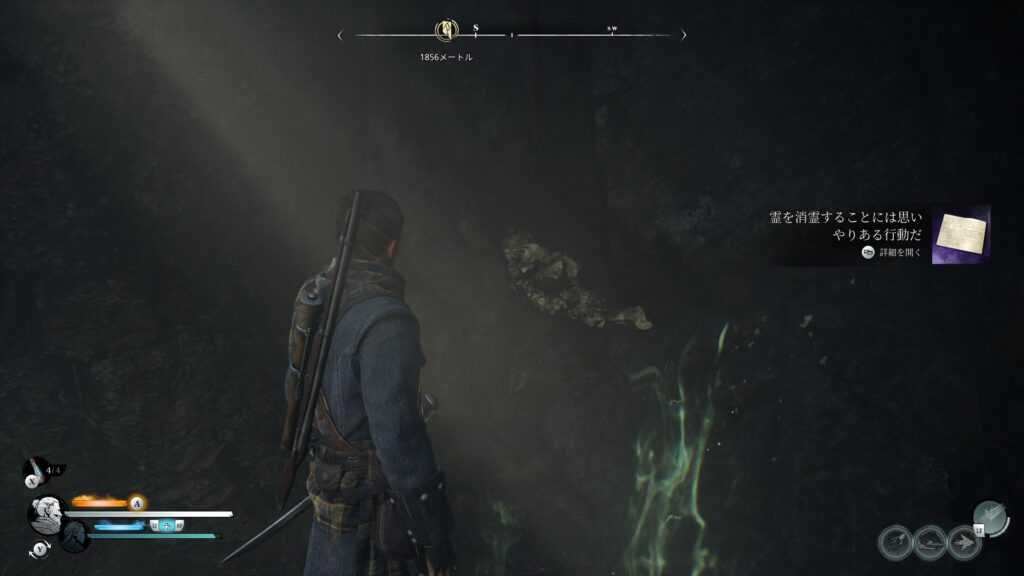
Task: Open the collected note thumbnail
Action: pos(961,235)
